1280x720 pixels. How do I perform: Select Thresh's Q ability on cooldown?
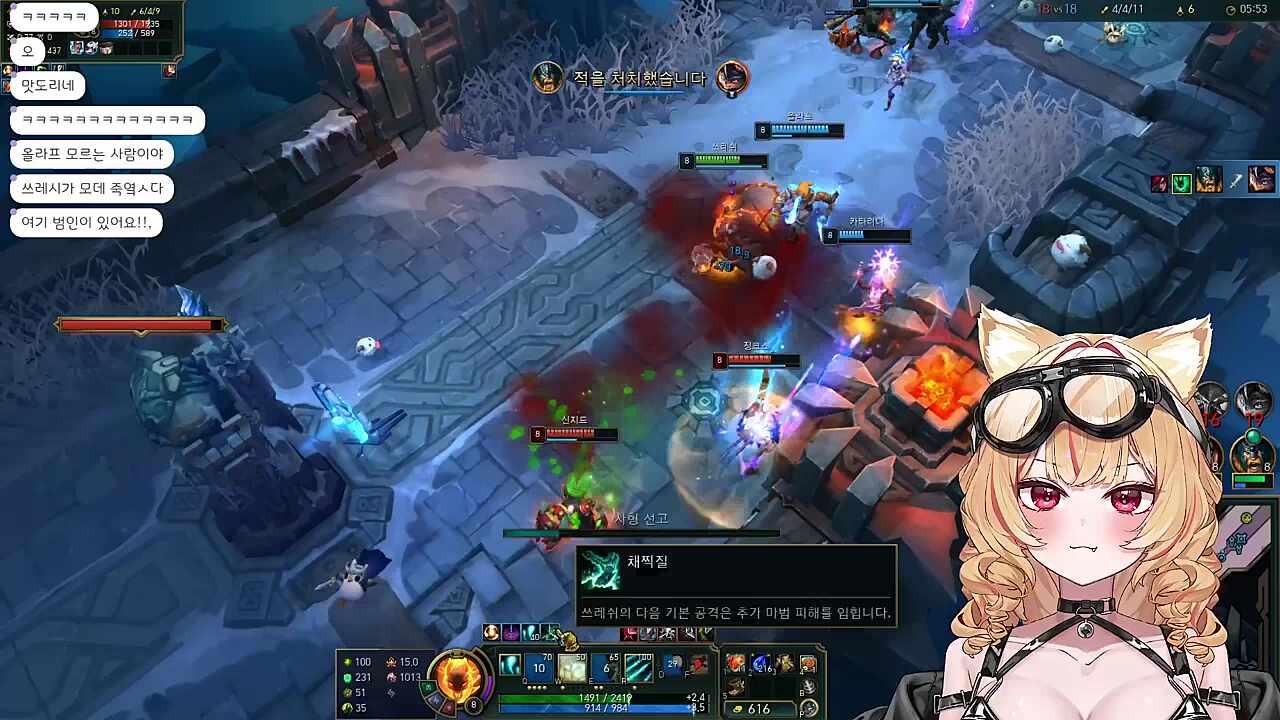tap(540, 667)
